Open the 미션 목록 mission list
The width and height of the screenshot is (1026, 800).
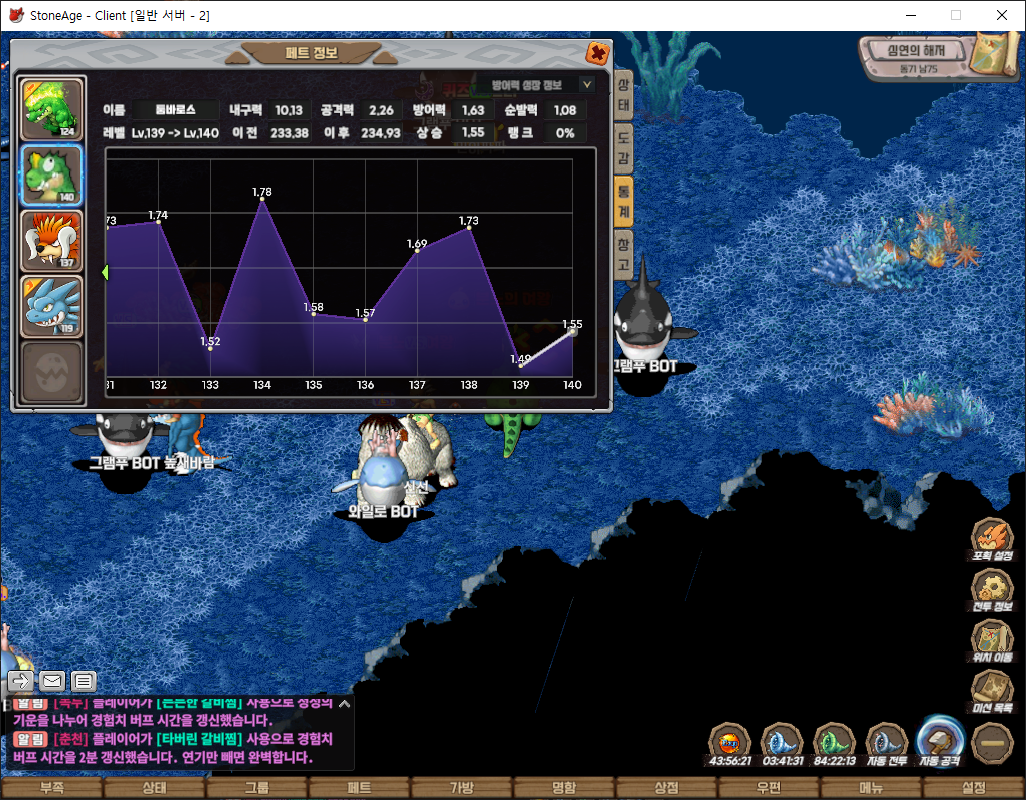pyautogui.click(x=992, y=692)
